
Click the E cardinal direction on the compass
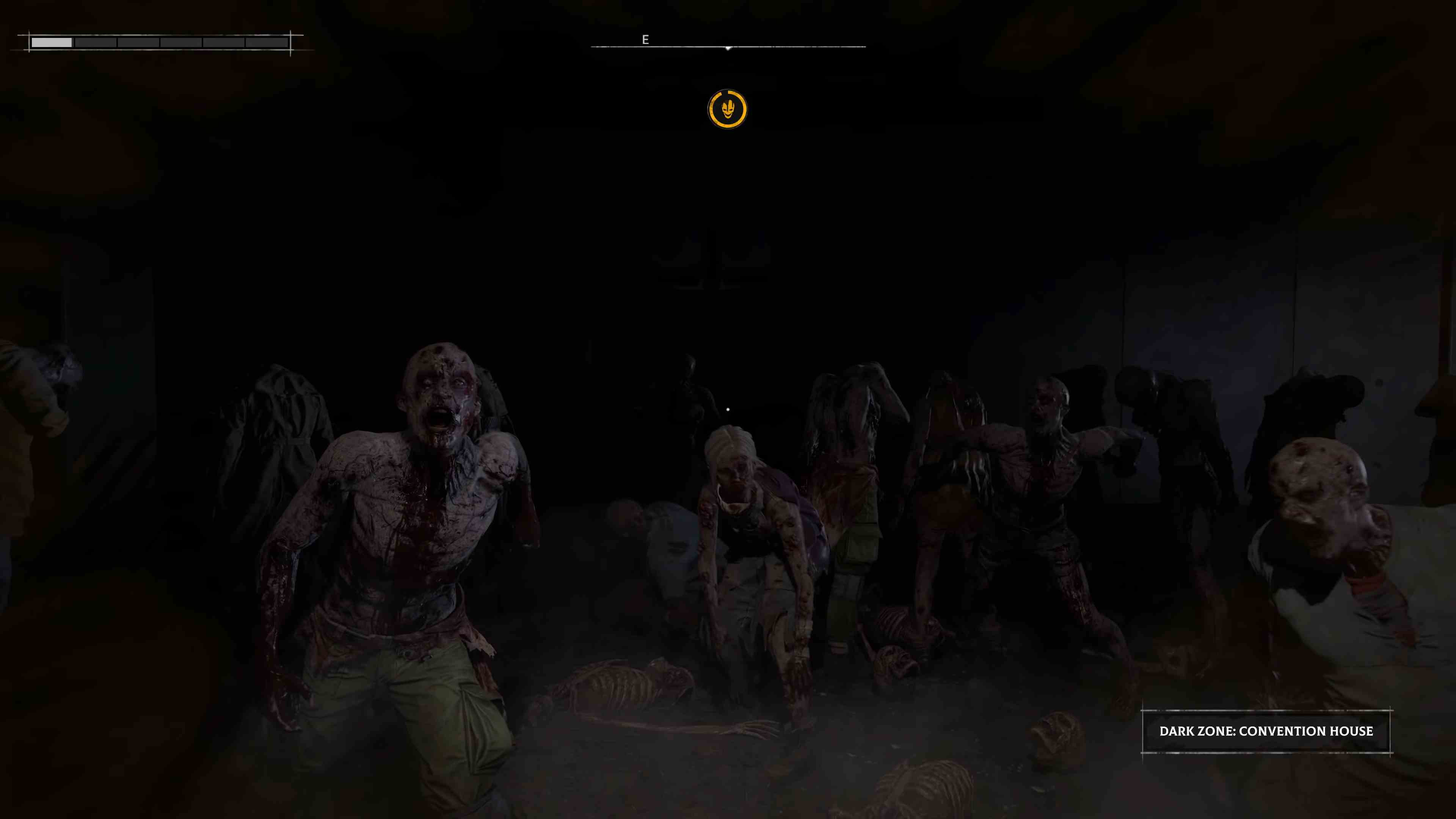(x=645, y=40)
